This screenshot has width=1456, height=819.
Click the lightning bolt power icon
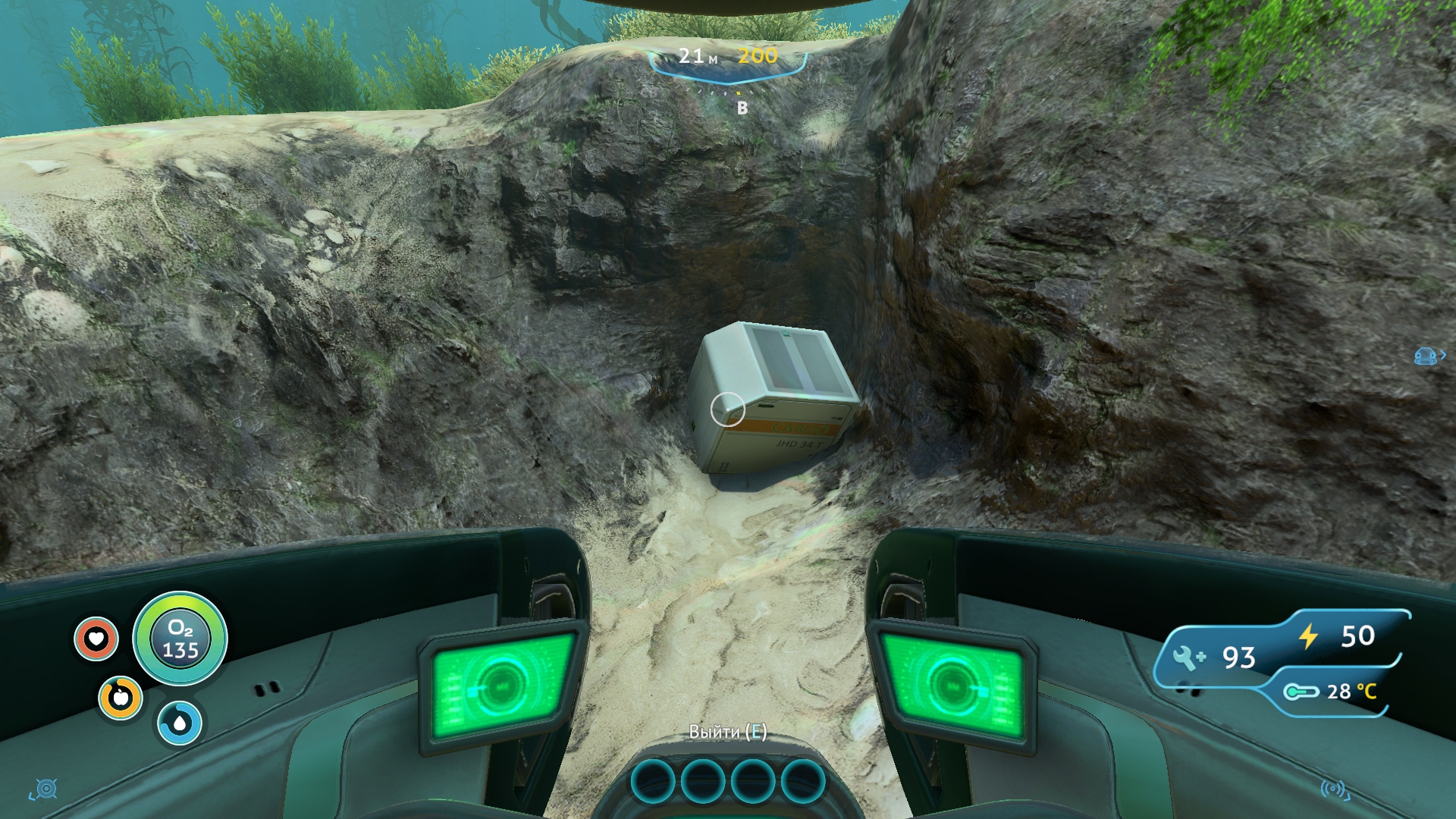coord(1309,636)
